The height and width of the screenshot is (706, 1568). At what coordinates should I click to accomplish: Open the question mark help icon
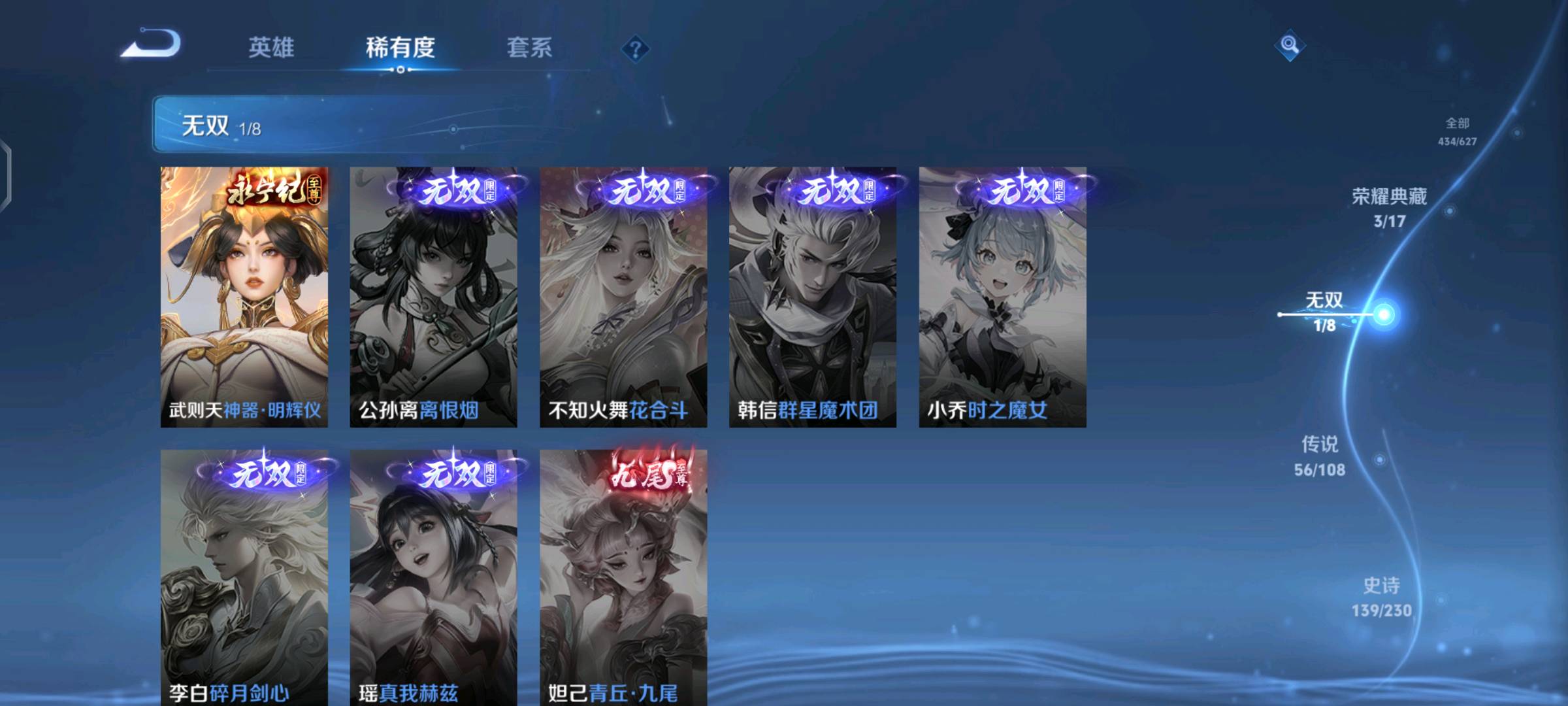635,49
